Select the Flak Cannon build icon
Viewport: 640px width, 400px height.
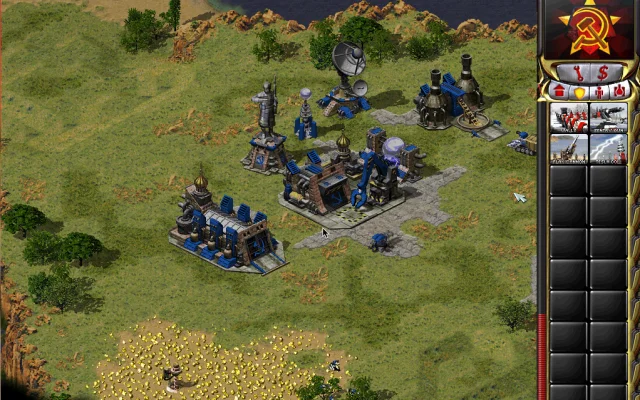click(570, 147)
